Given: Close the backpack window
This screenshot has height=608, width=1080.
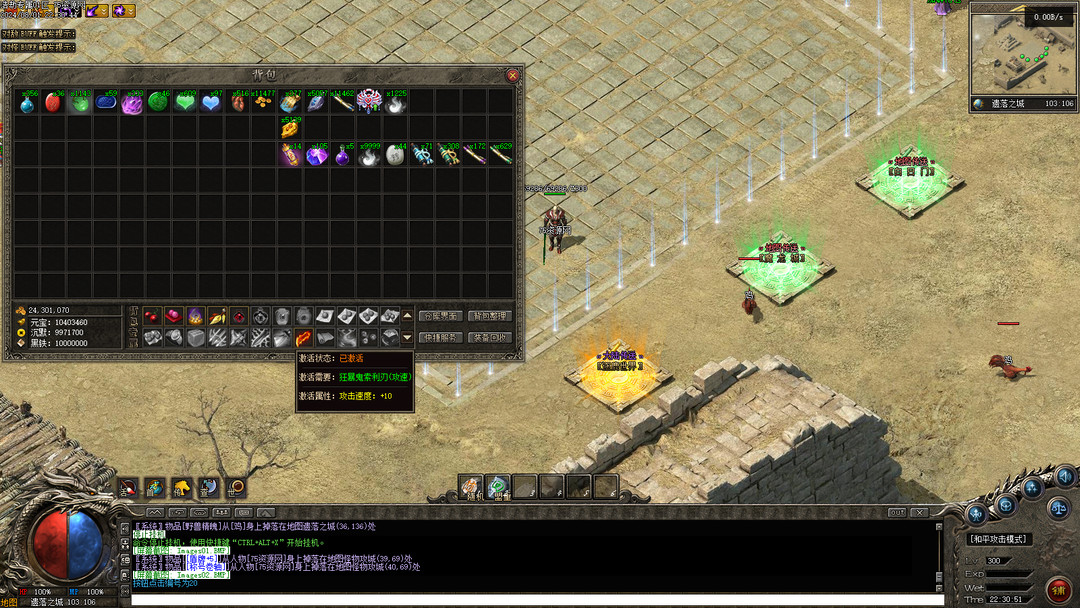Looking at the screenshot, I should point(512,75).
